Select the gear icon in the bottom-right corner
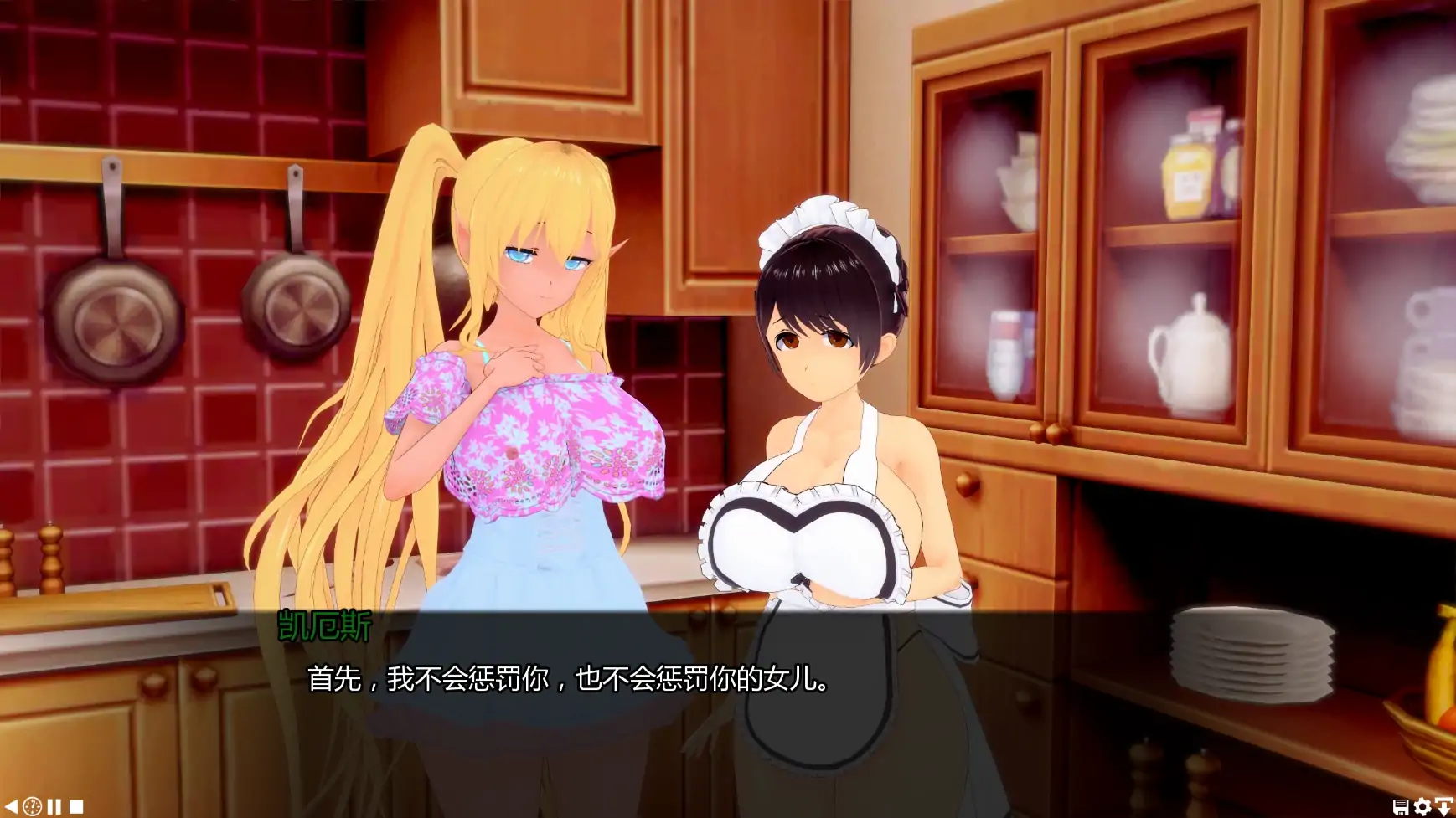The width and height of the screenshot is (1456, 818). tap(1422, 806)
